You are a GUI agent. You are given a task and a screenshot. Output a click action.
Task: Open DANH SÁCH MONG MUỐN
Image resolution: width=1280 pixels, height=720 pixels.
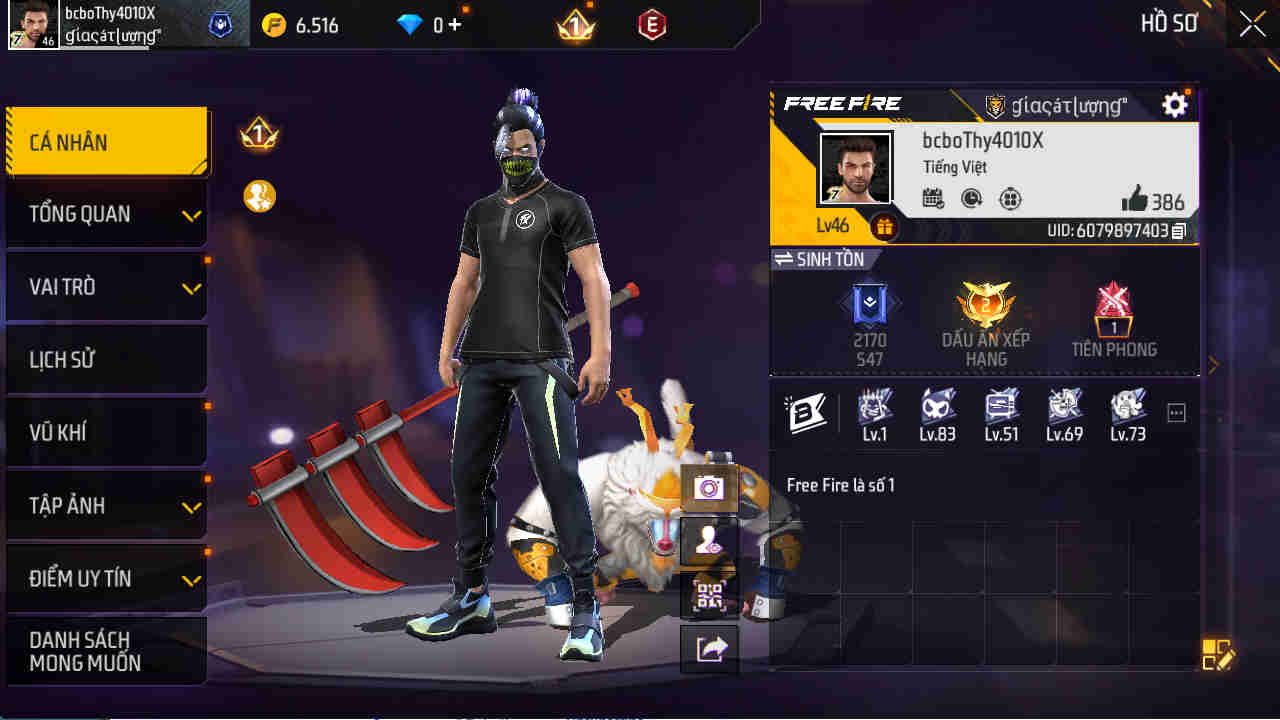[x=106, y=650]
